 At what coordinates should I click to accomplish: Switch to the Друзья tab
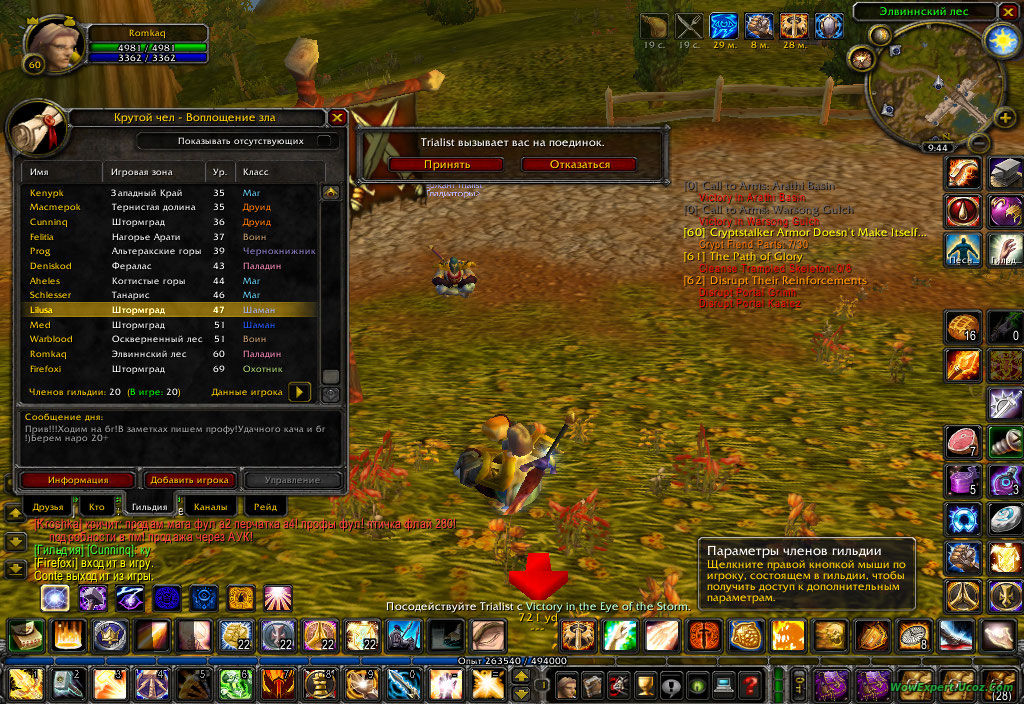[48, 507]
